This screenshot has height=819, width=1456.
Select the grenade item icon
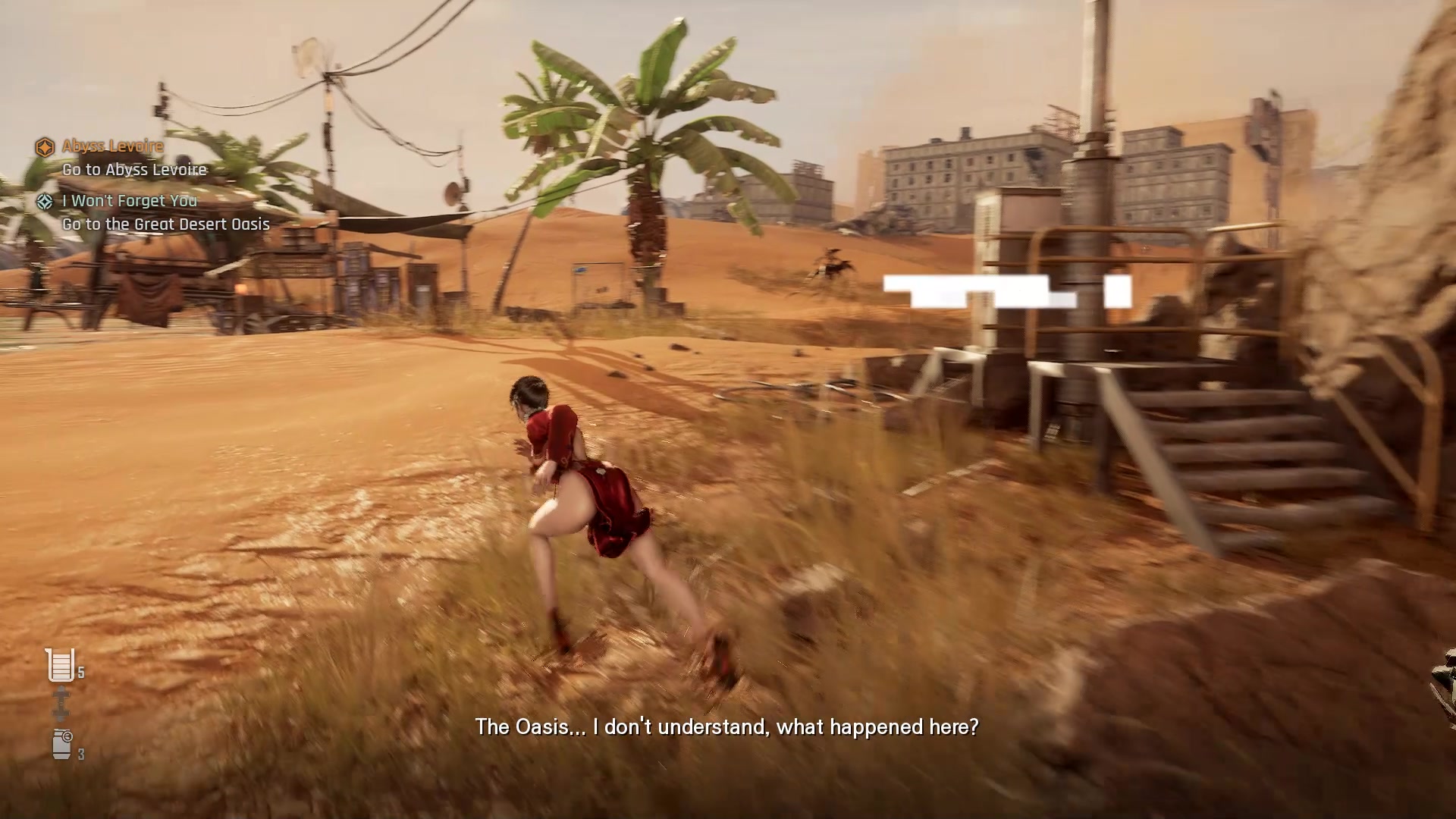(62, 744)
